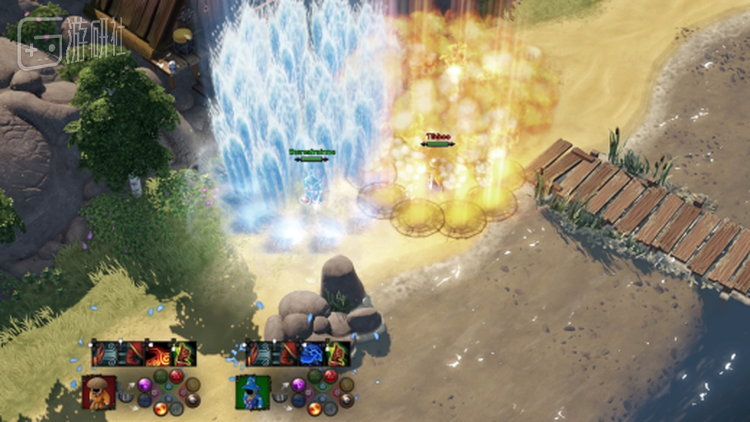750x422 pixels.
Task: Pick the purple arcane orb in orange wizard's panel
Action: [x=144, y=385]
